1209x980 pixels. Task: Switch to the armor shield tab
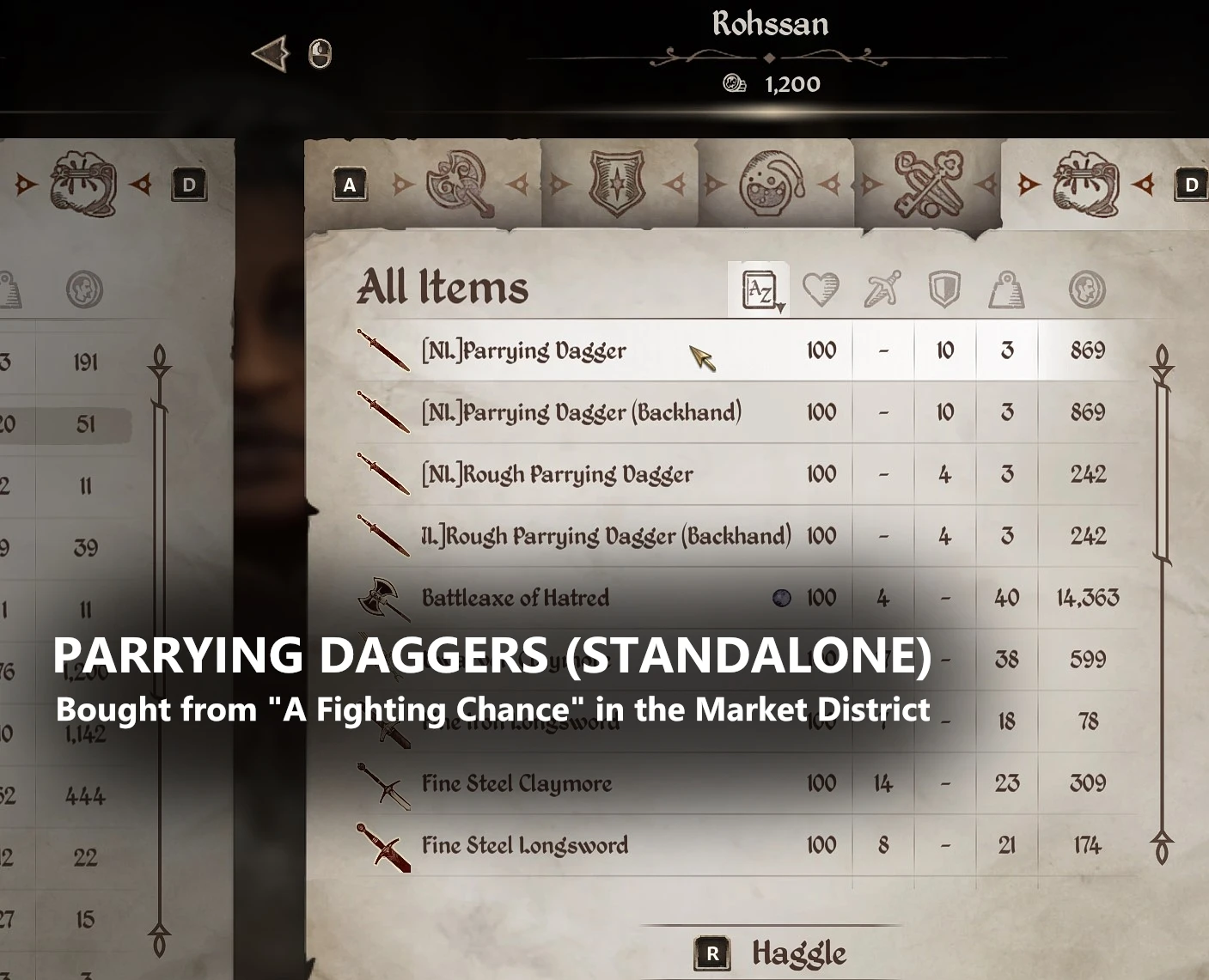[x=617, y=184]
